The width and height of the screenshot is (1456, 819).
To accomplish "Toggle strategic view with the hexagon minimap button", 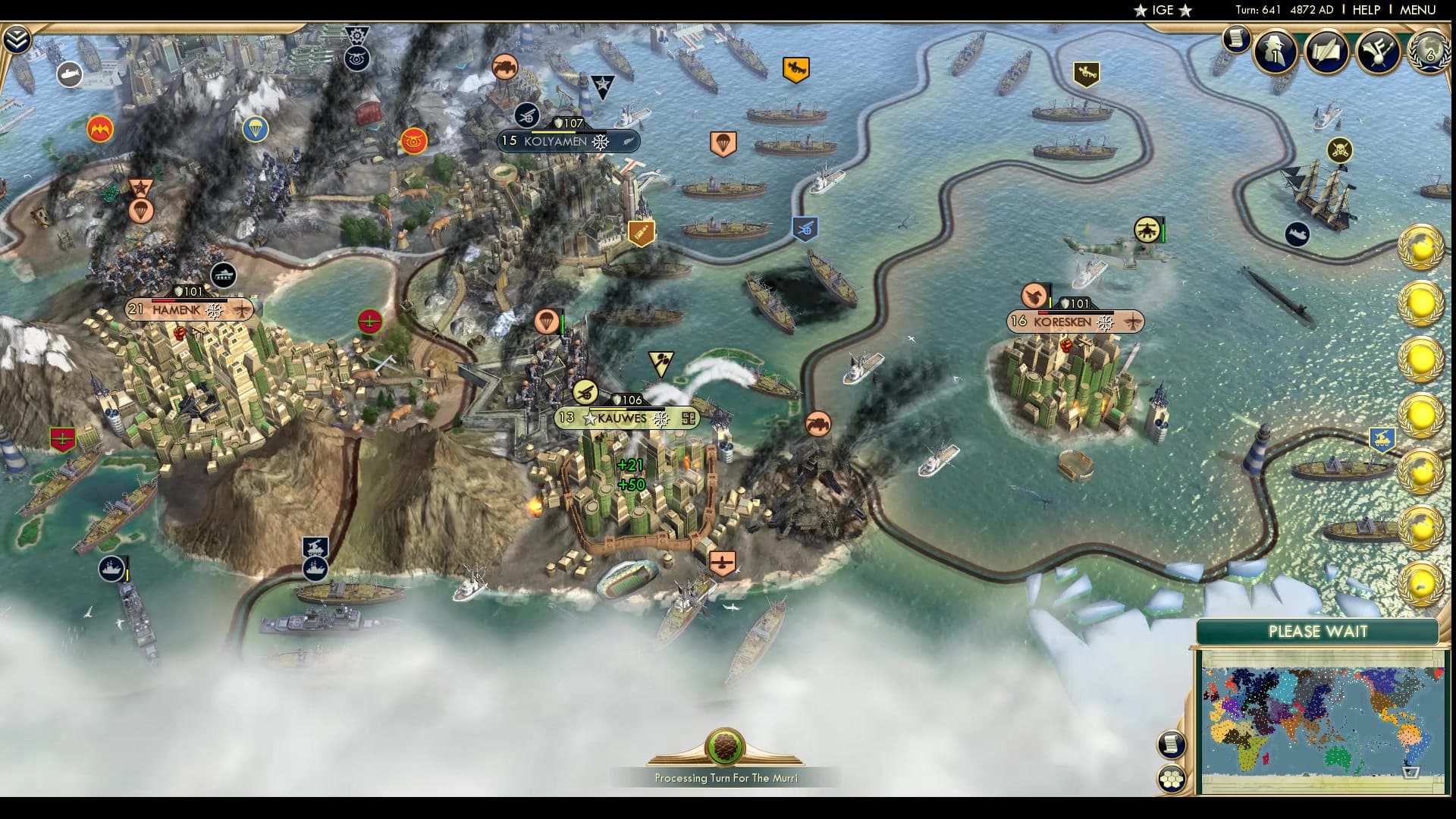I will [1172, 778].
